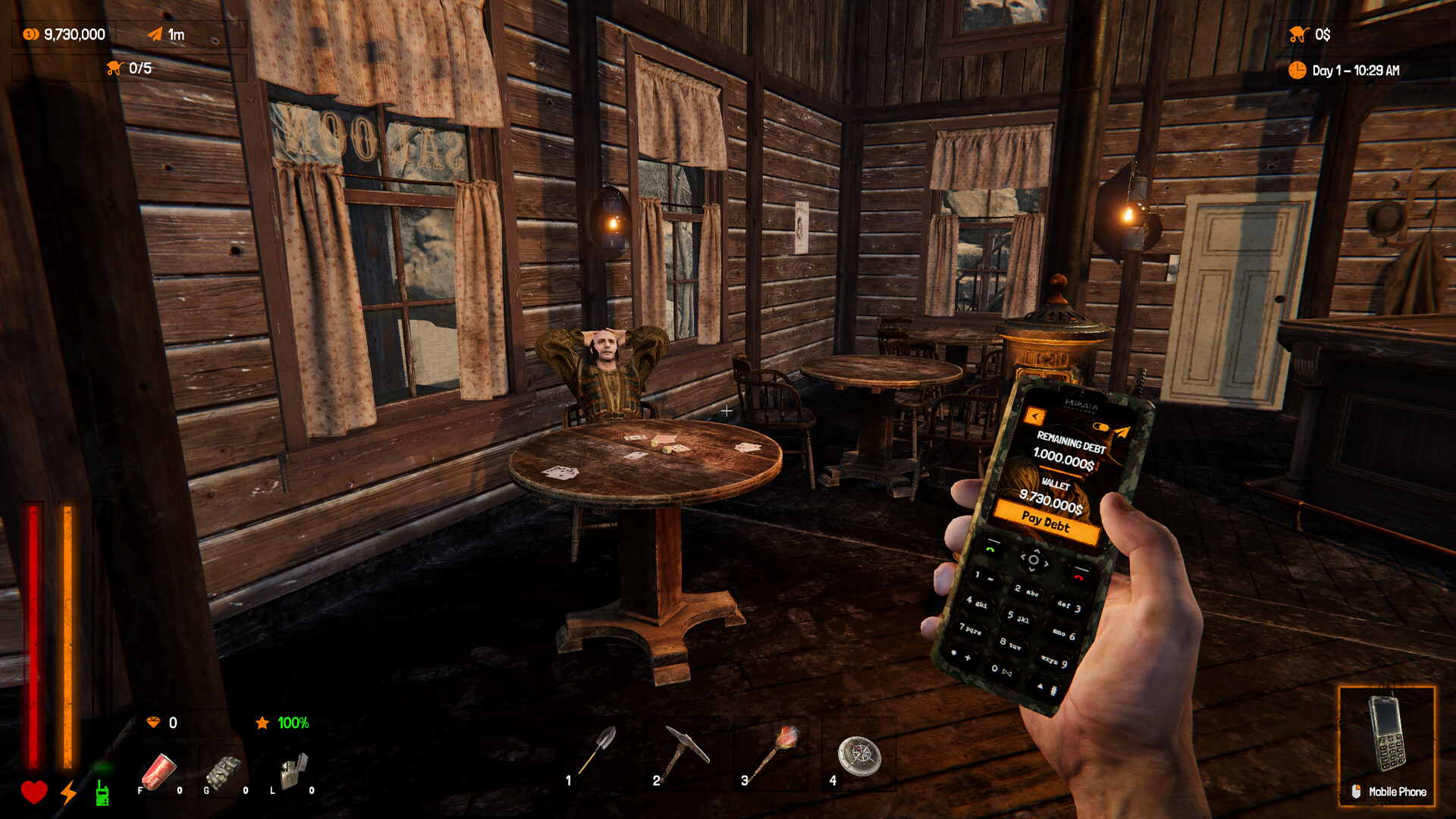Click the green walkie-talkie icon
1456x819 pixels.
tap(102, 793)
